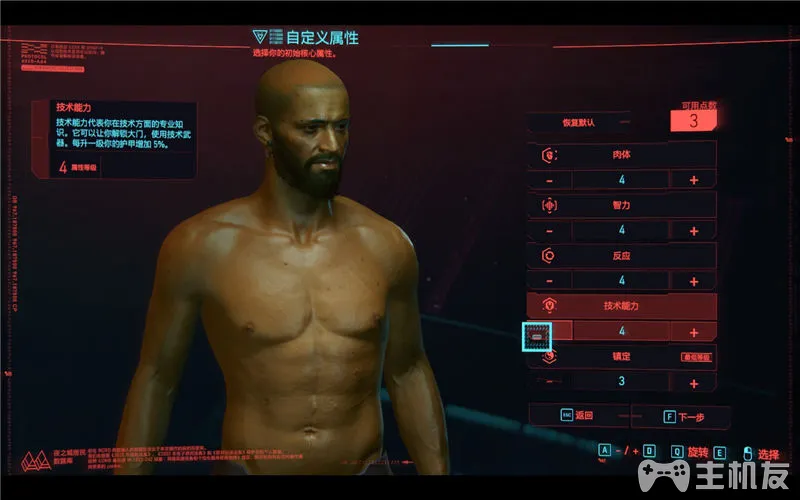Decrease the 肉体 attribute with minus
The width and height of the screenshot is (800, 500).
[549, 180]
